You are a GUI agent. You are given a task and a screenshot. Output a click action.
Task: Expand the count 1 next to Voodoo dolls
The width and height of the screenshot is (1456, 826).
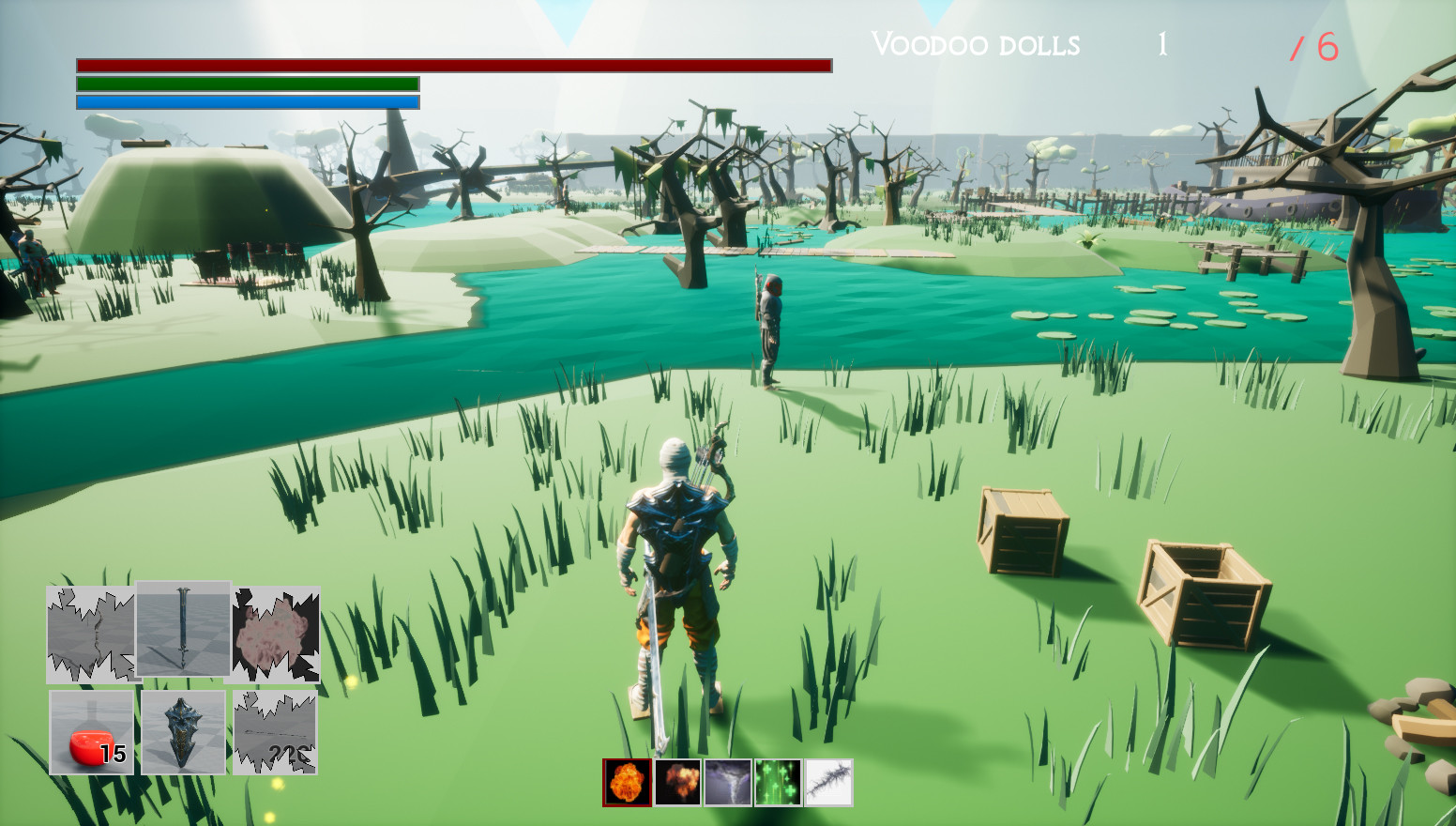tap(1161, 42)
